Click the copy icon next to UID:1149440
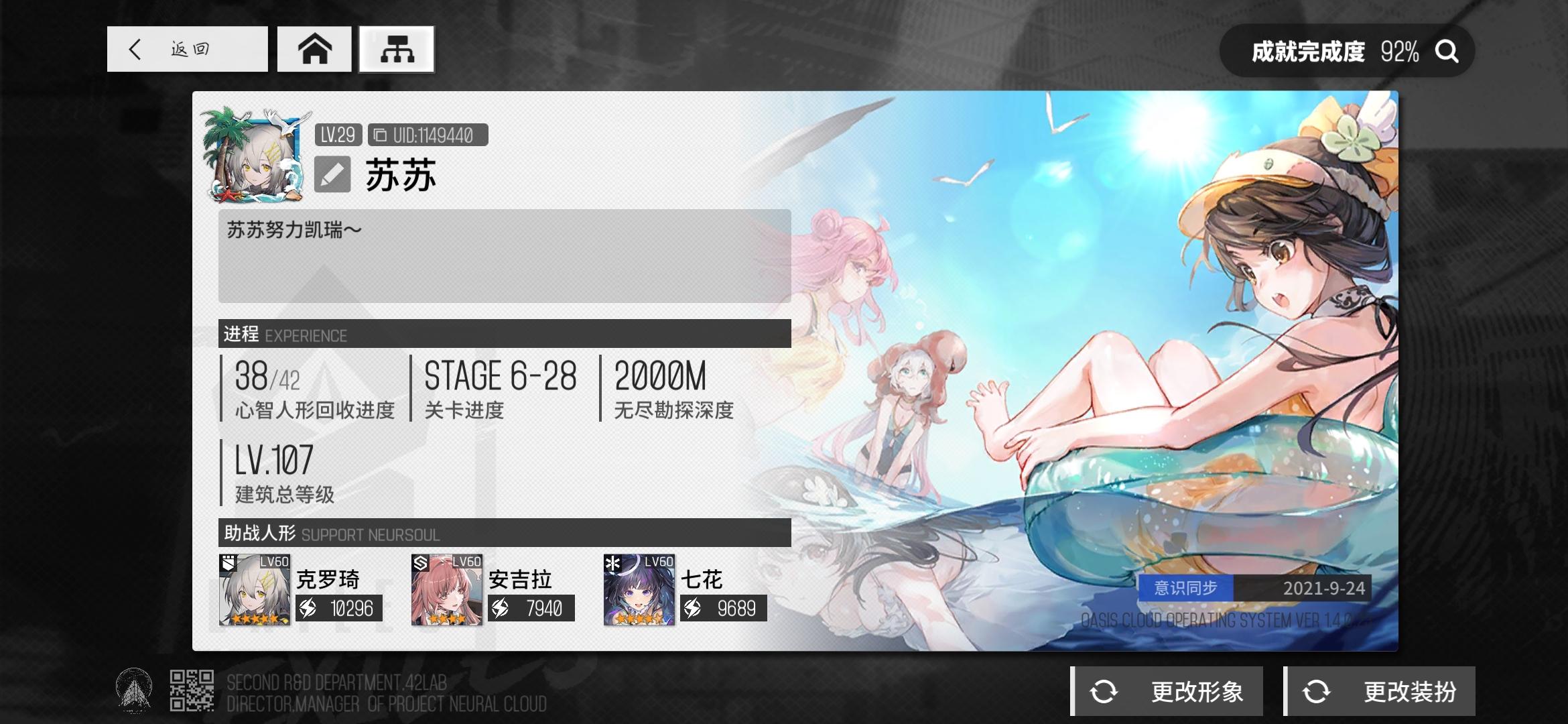 (x=380, y=133)
